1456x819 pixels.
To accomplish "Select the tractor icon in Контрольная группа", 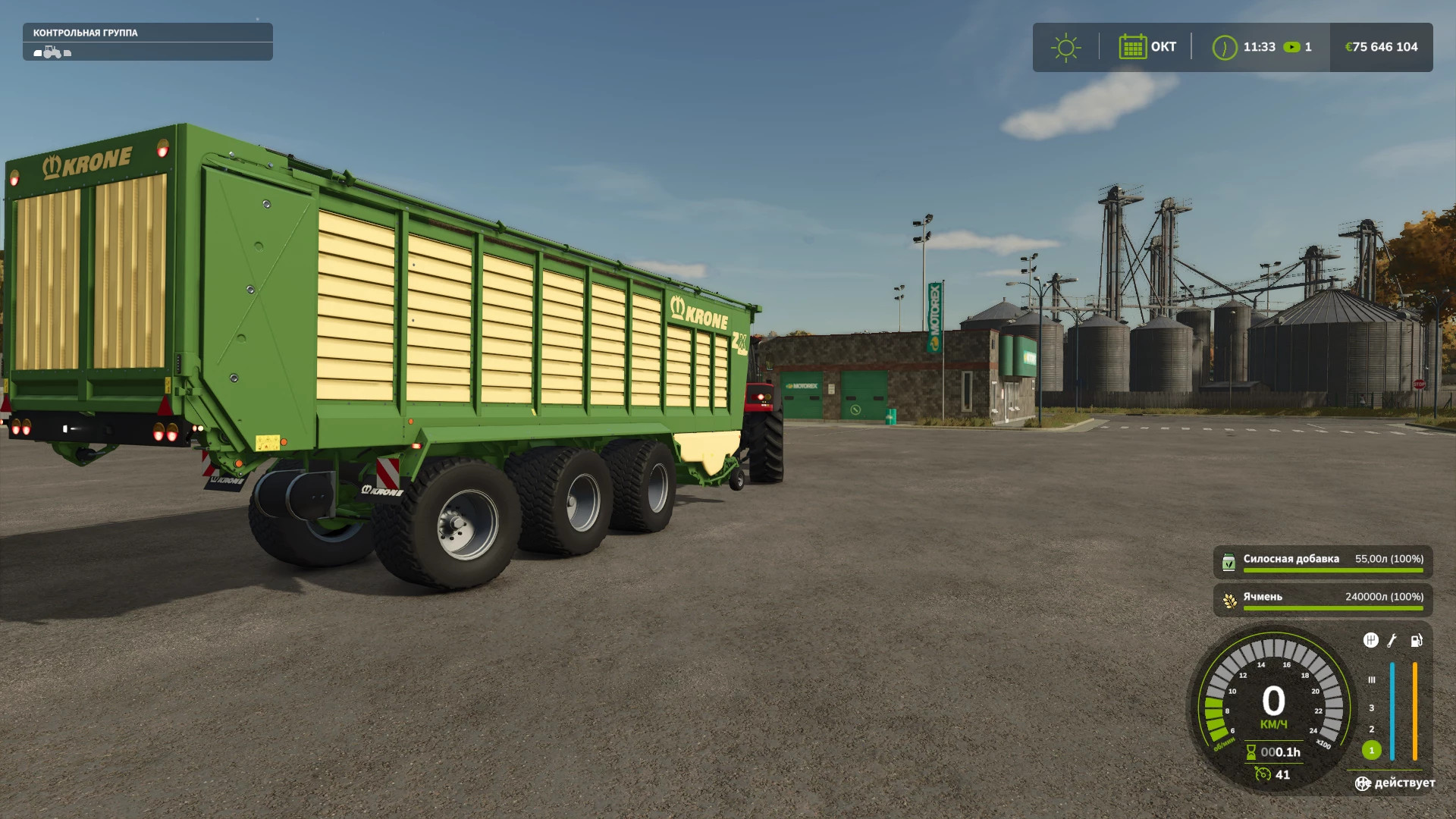I will 52,52.
